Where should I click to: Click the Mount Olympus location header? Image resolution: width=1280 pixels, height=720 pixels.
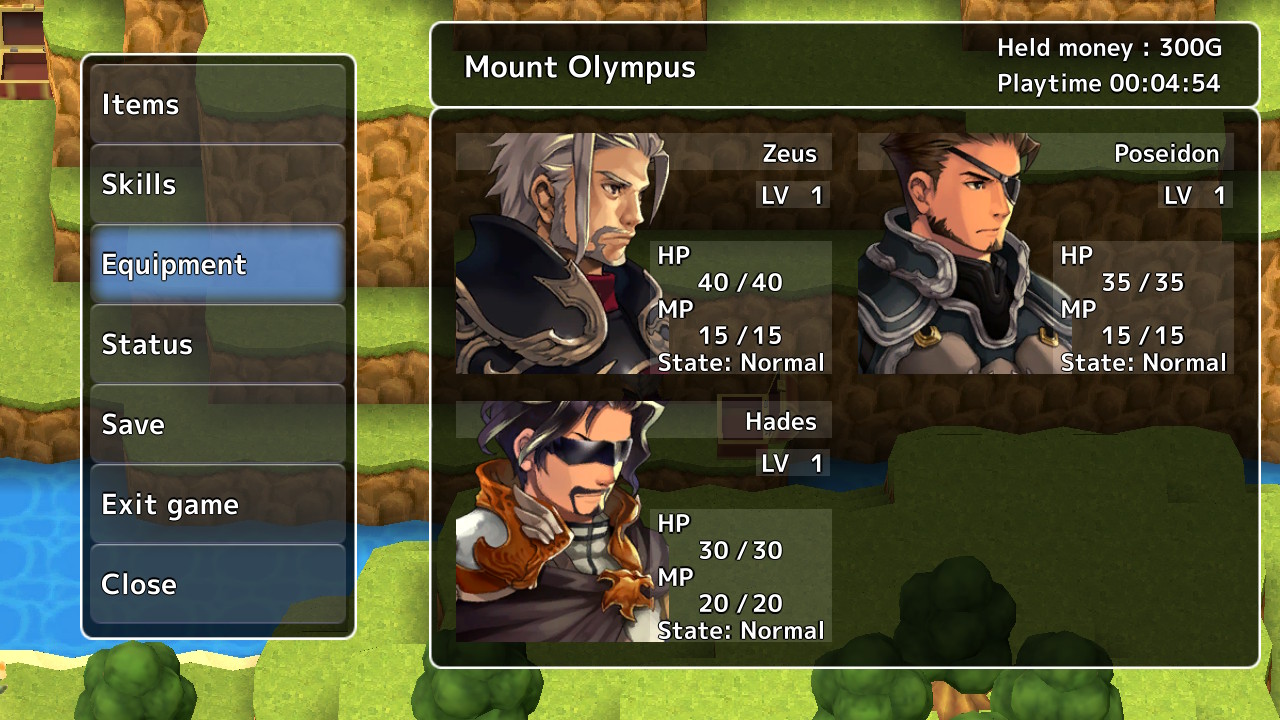point(580,67)
